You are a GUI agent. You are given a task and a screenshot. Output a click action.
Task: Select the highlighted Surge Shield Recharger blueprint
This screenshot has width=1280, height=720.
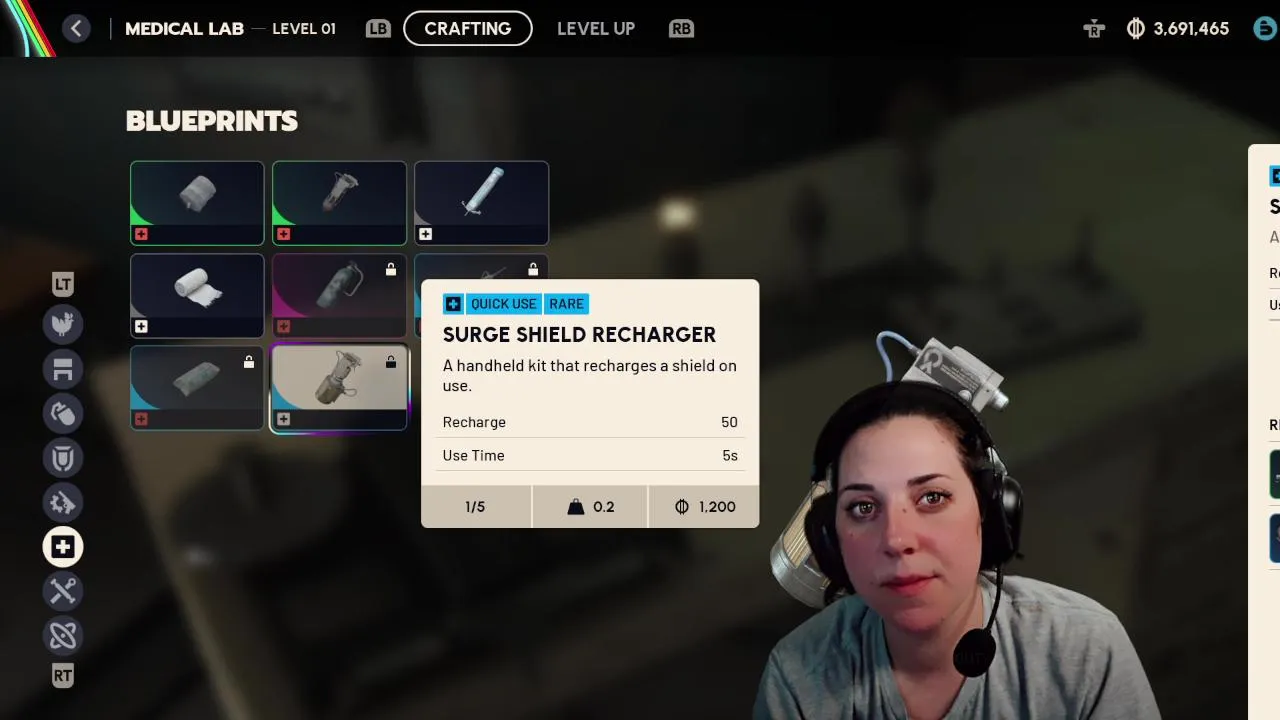coord(339,388)
